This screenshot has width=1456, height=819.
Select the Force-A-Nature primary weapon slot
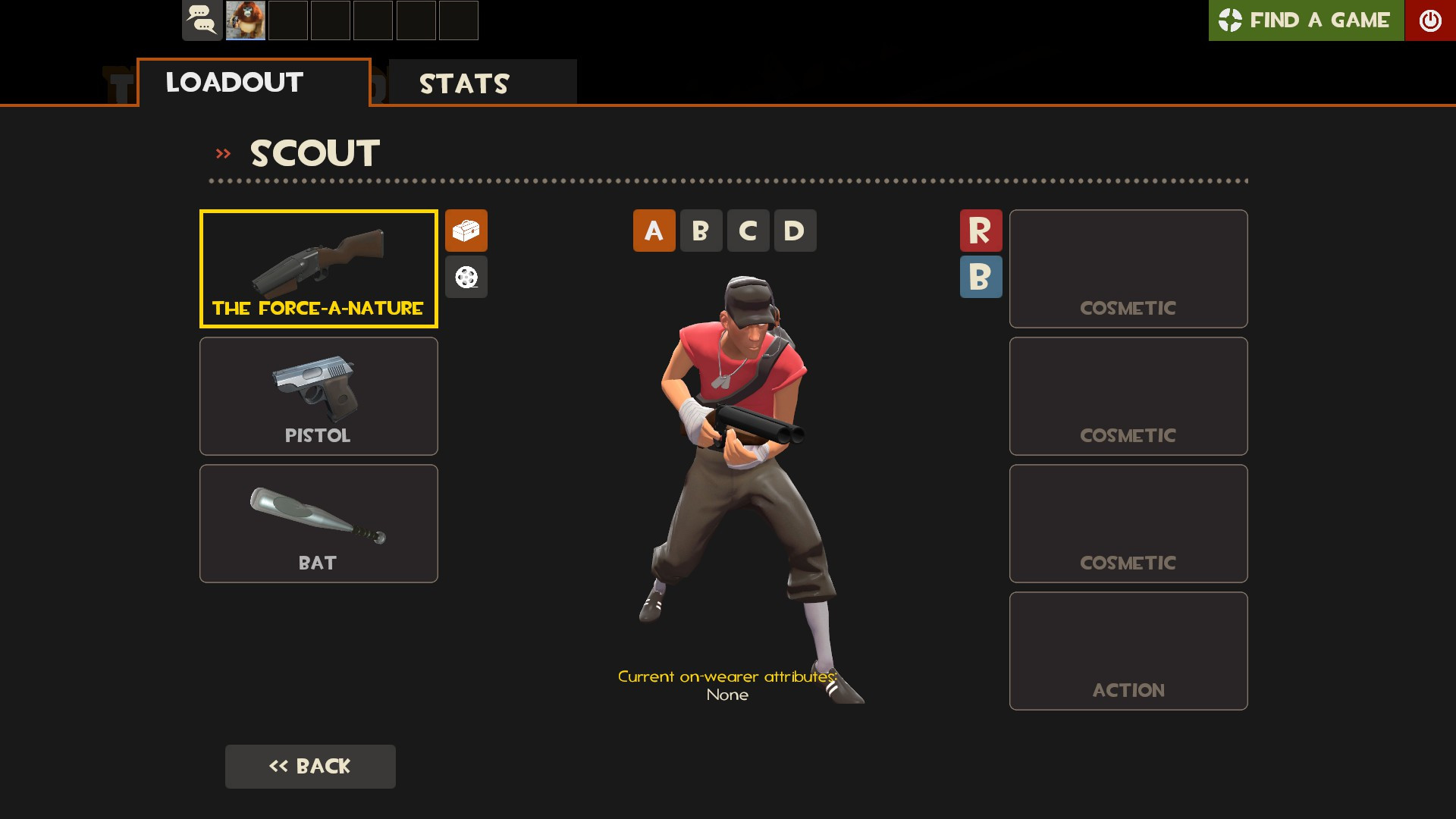click(318, 268)
